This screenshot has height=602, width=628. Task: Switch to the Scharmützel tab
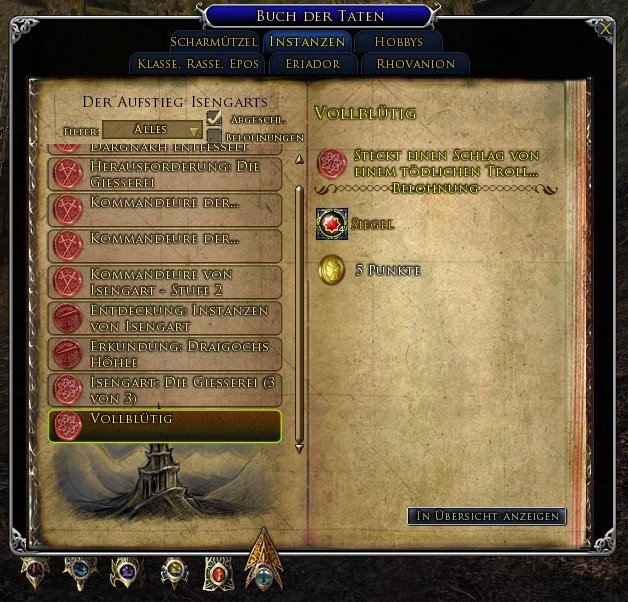point(215,42)
